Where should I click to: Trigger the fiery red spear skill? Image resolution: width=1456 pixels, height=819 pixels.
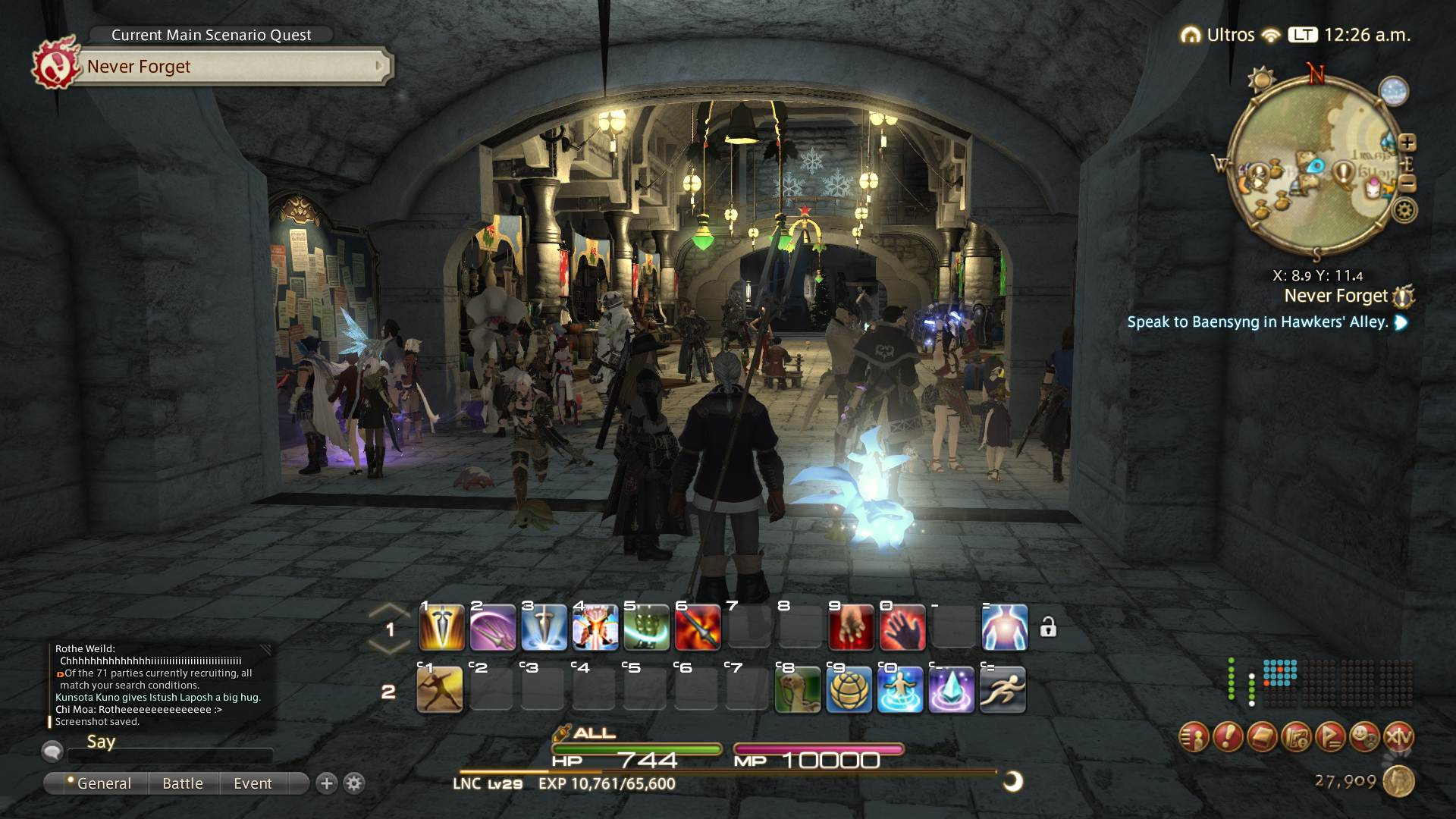697,628
